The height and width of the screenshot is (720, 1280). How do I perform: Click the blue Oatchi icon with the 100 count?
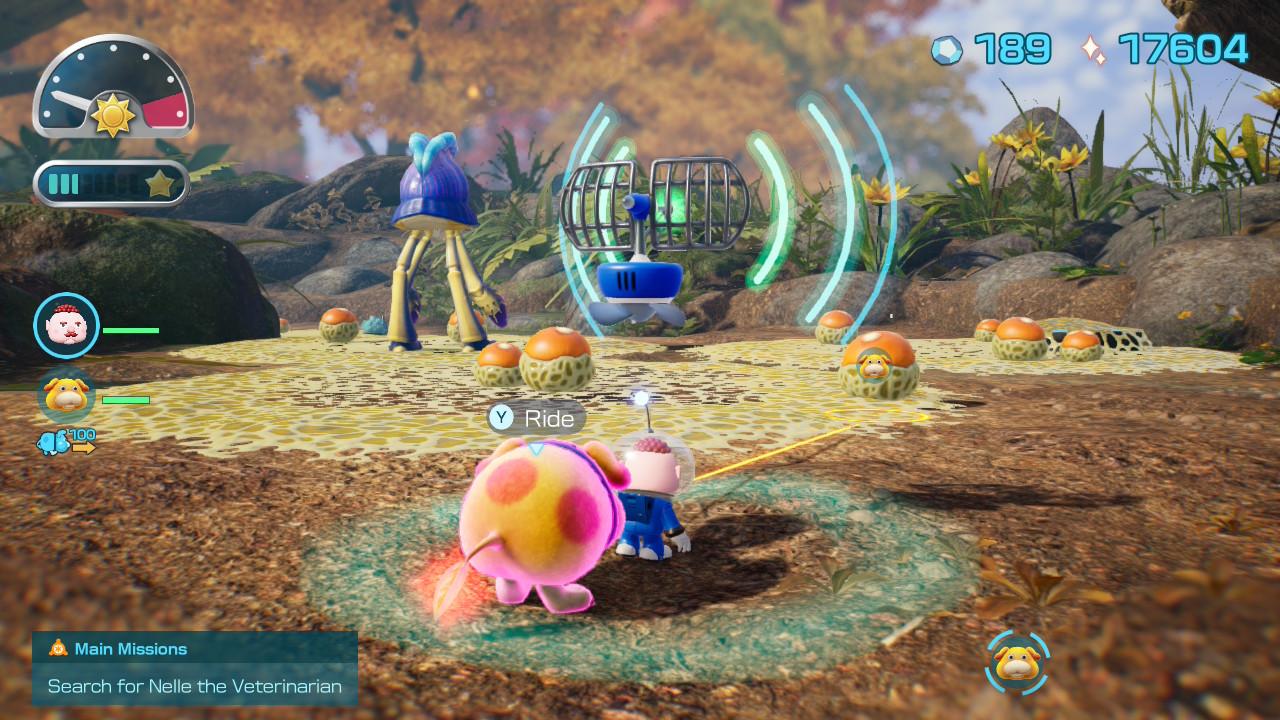coord(55,441)
